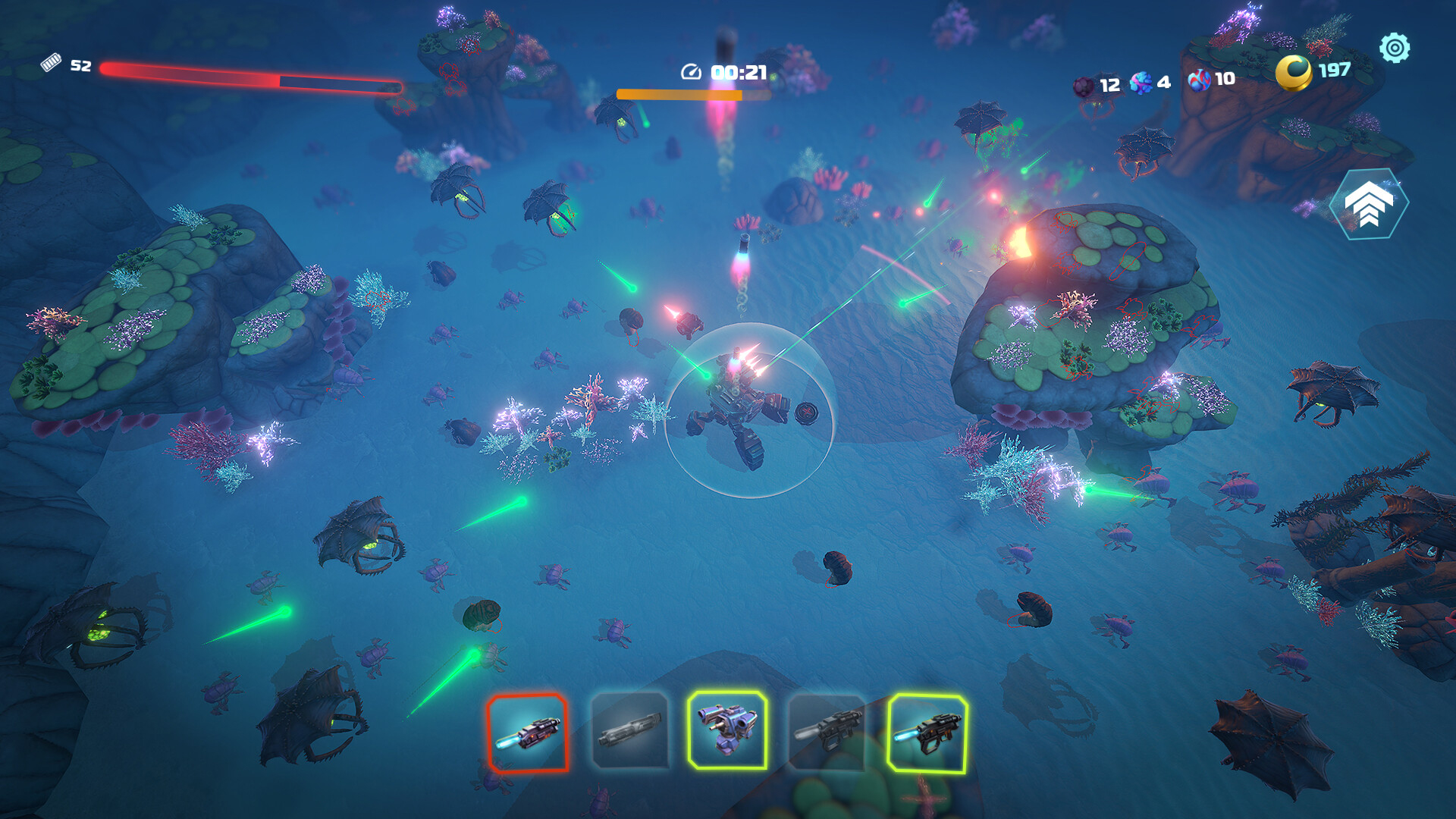Click the 00:21 match timer display
The image size is (1456, 819).
739,71
